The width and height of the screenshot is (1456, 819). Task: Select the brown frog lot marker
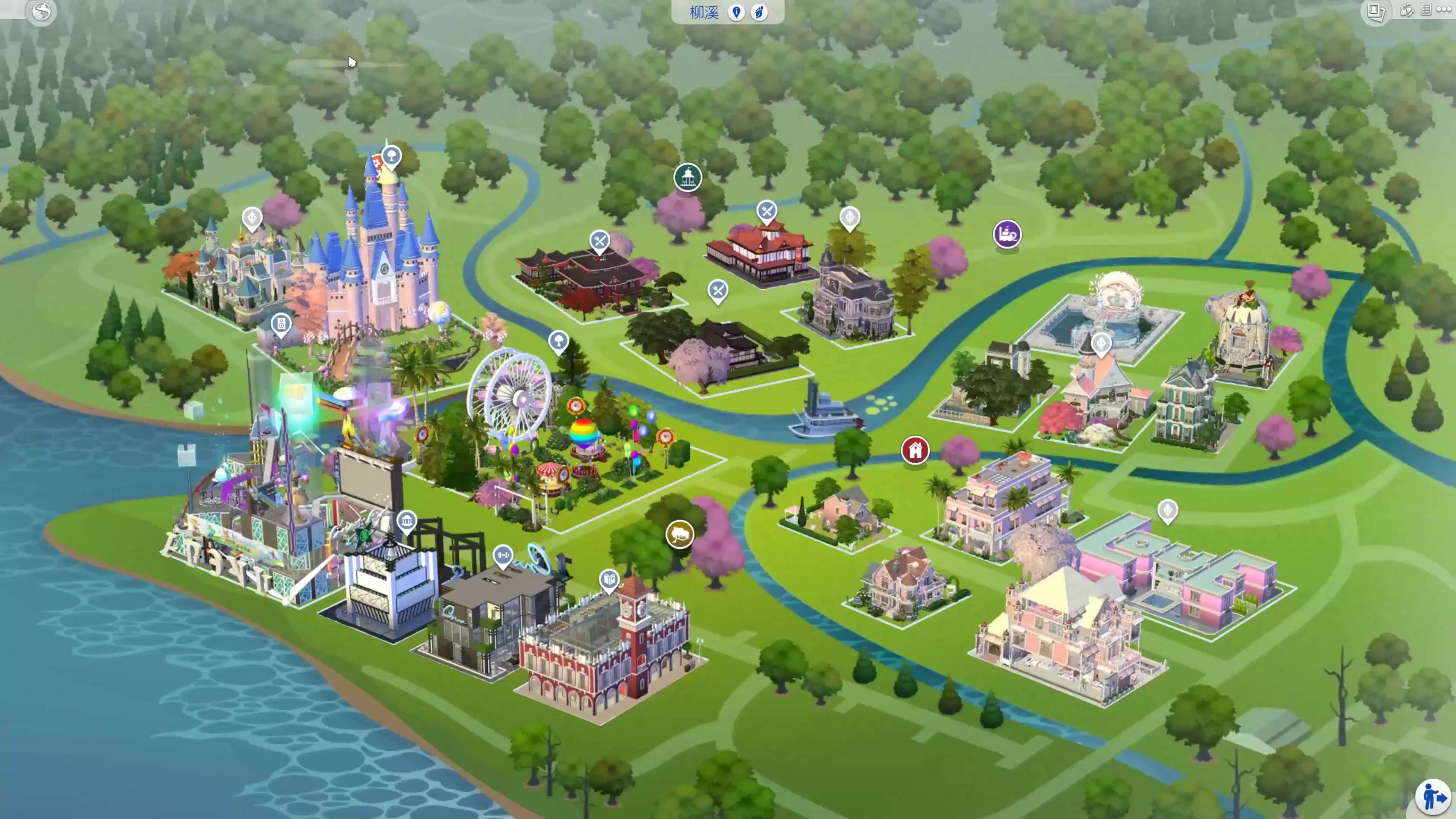point(679,533)
